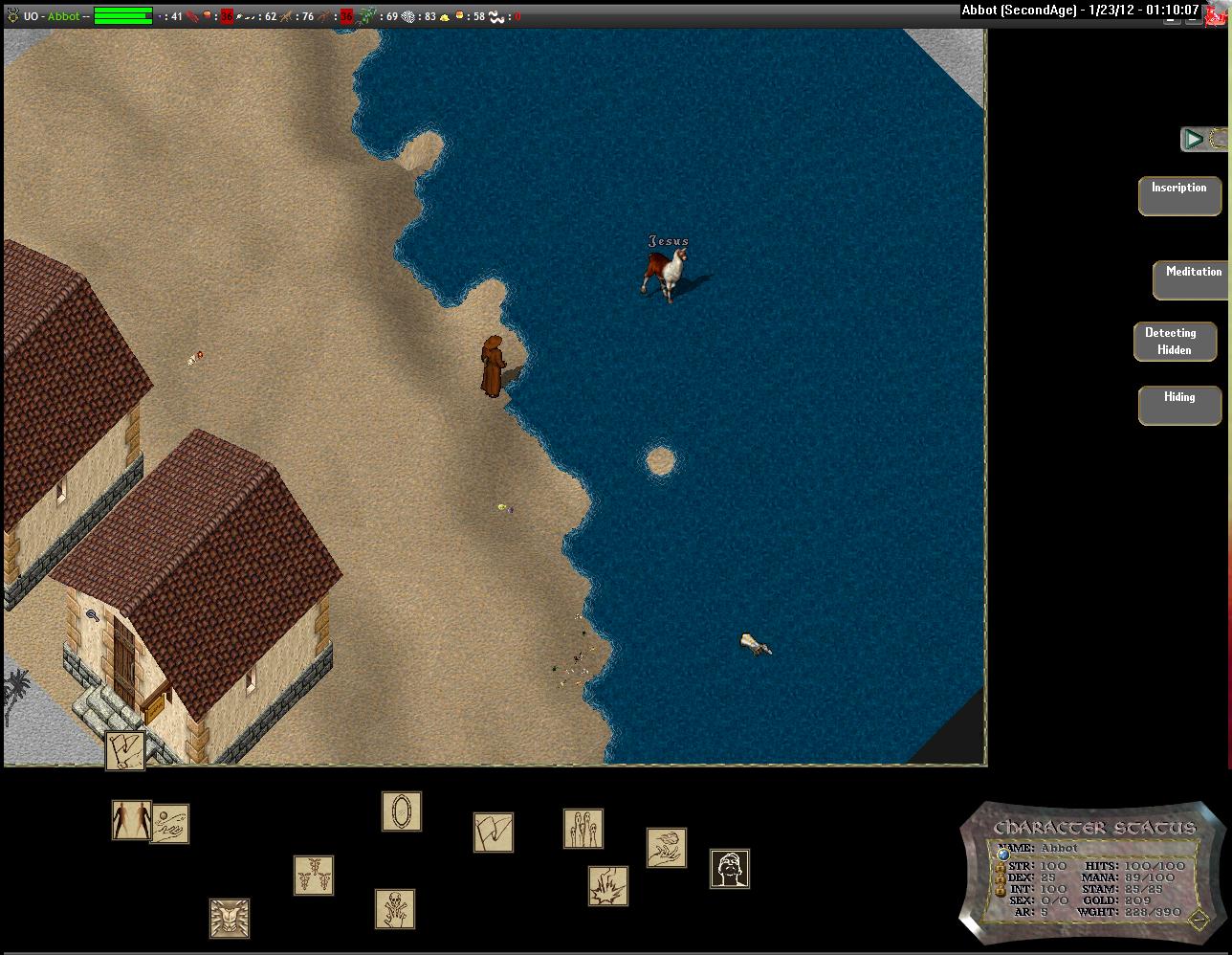Cast the two-figures spell icon
The height and width of the screenshot is (955, 1232).
(x=131, y=820)
